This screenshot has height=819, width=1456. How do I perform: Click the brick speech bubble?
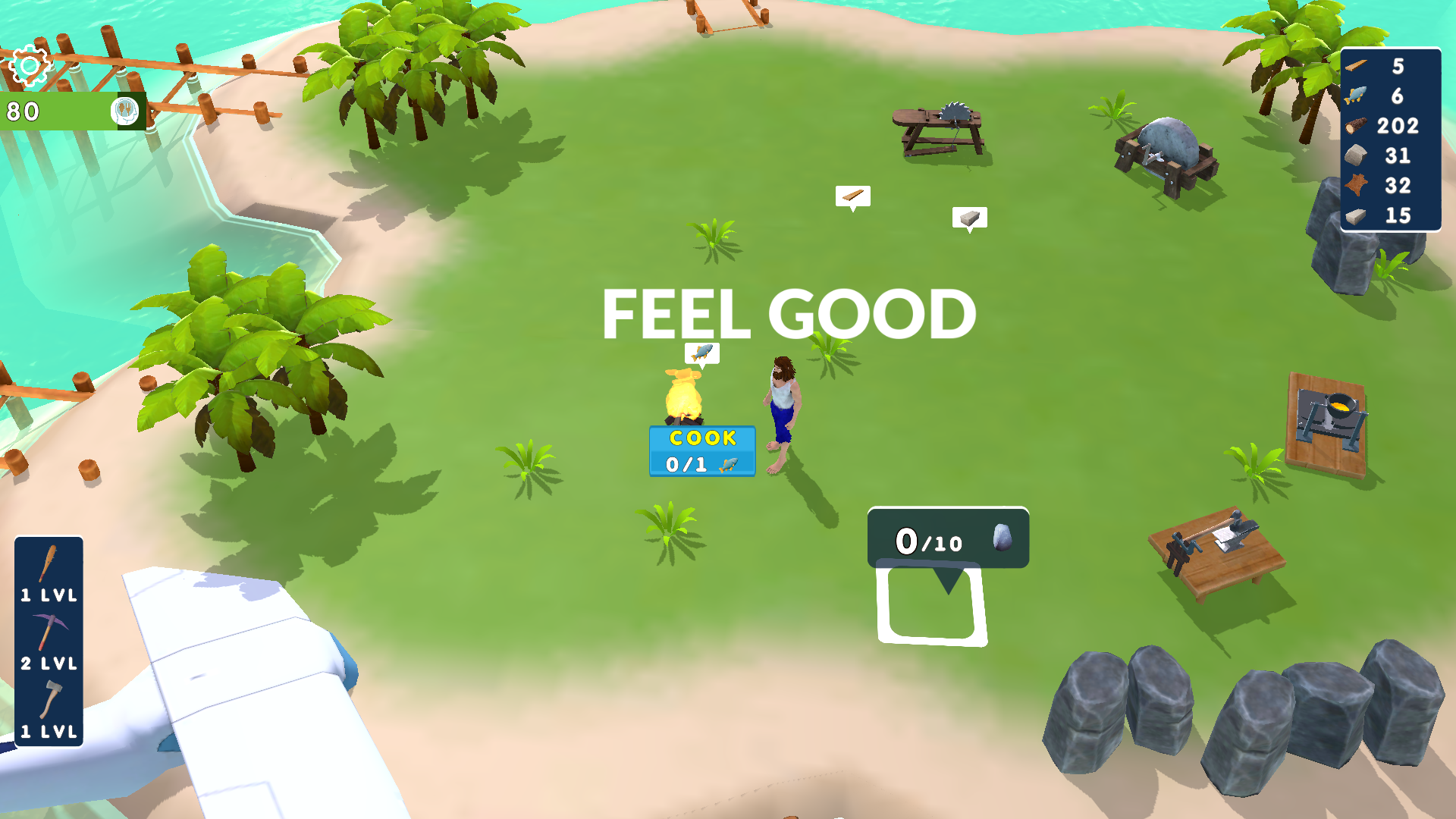pyautogui.click(x=968, y=216)
